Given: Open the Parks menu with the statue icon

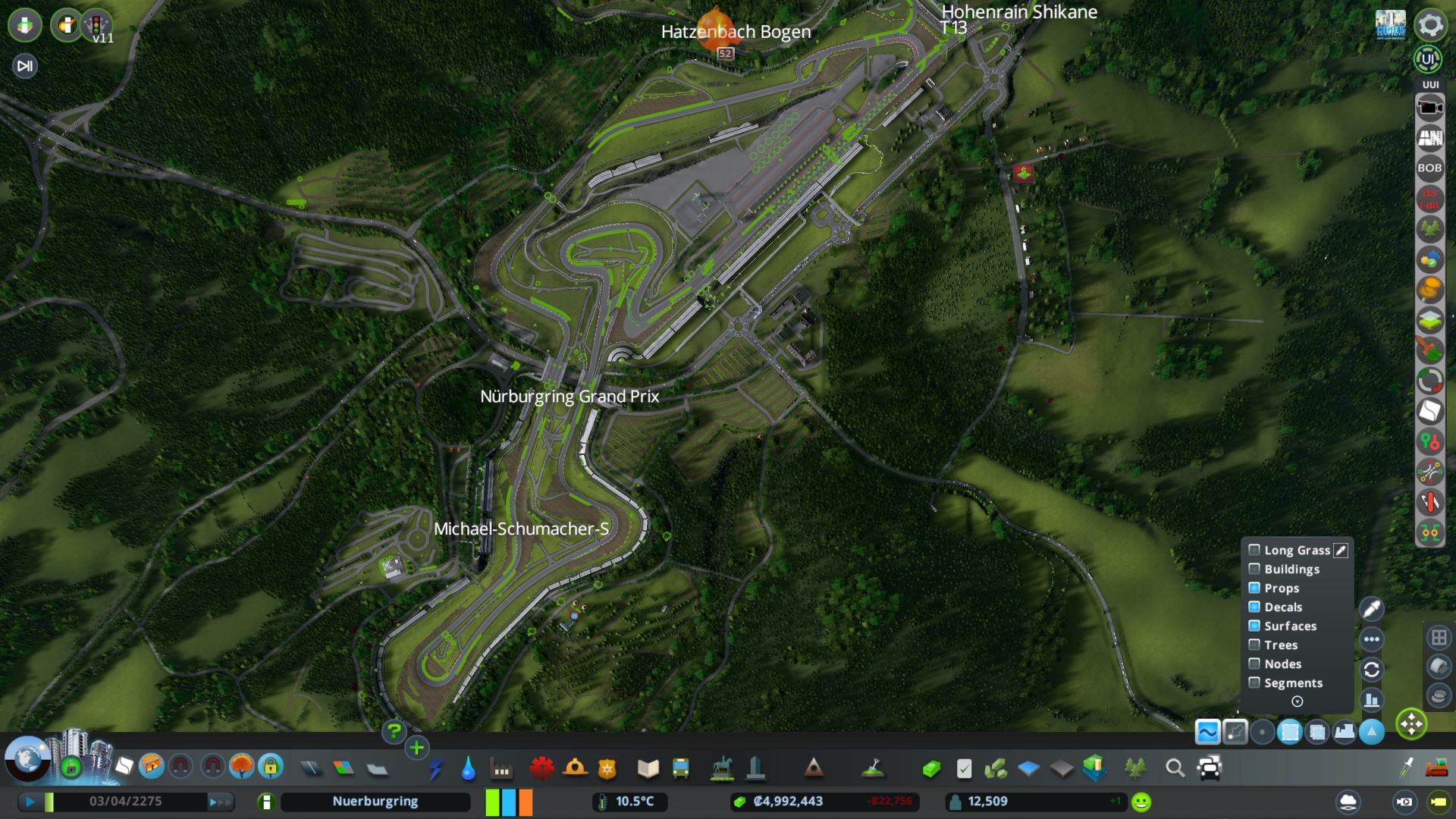Looking at the screenshot, I should pyautogui.click(x=723, y=768).
